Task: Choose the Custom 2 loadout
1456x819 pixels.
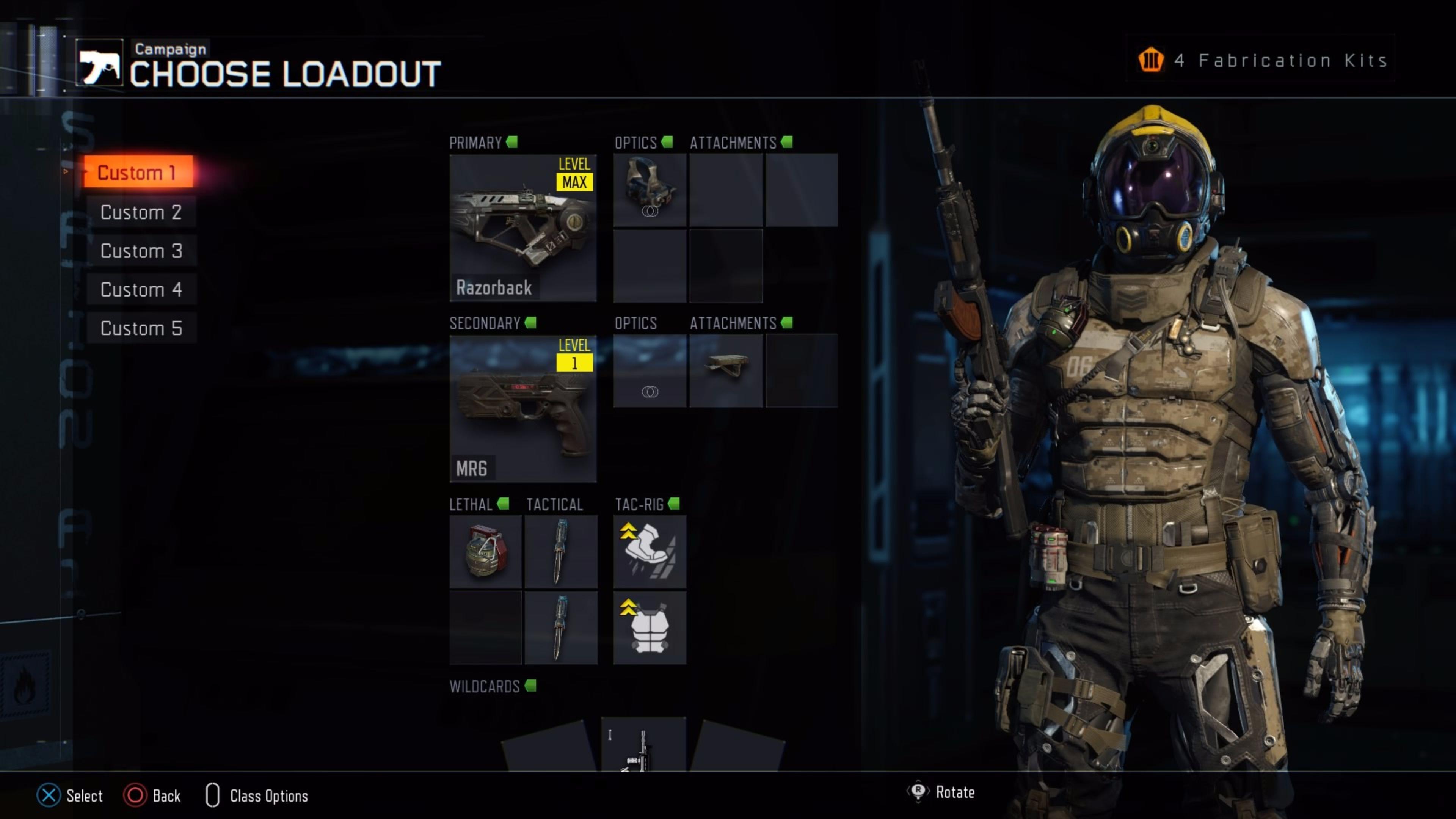Action: tap(141, 212)
